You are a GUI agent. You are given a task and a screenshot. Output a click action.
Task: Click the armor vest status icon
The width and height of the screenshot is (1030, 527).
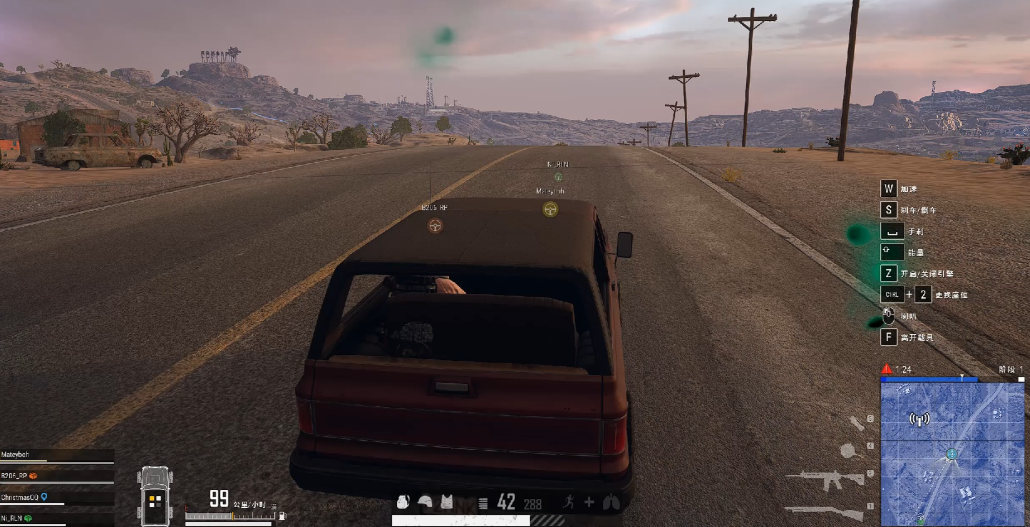tap(447, 502)
